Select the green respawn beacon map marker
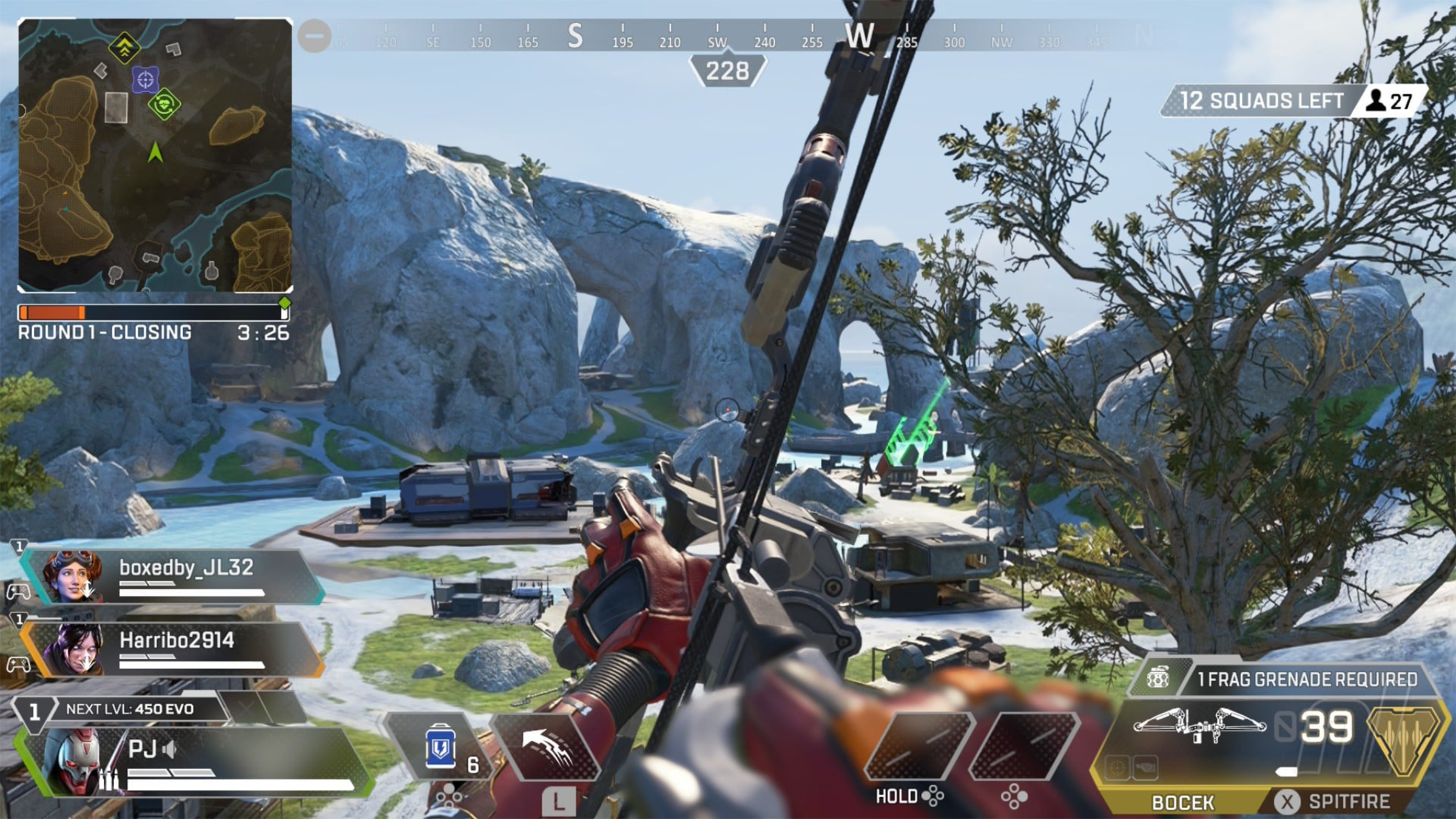This screenshot has height=819, width=1456. point(164,105)
